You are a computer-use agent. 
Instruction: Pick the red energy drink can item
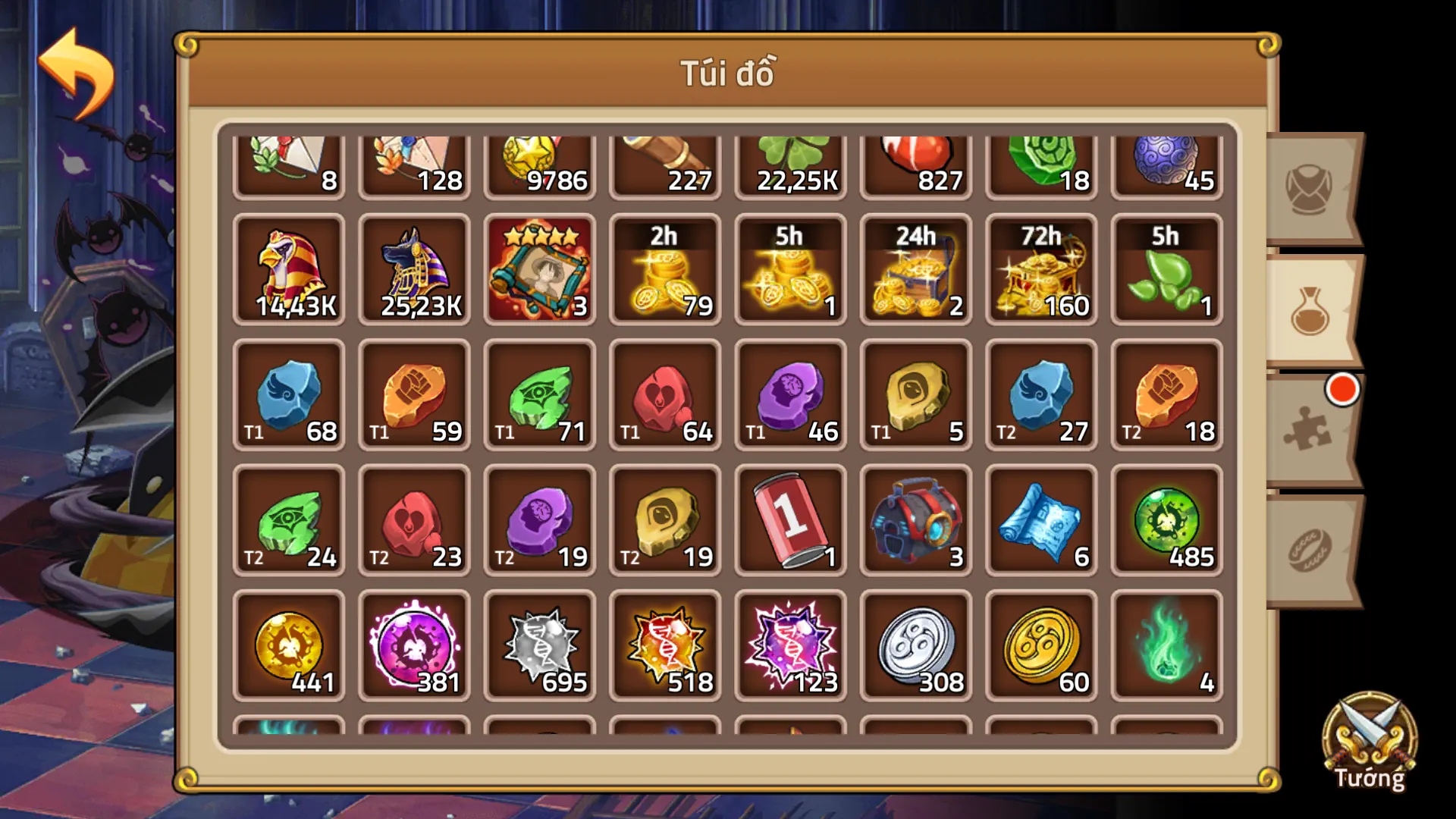coord(790,521)
